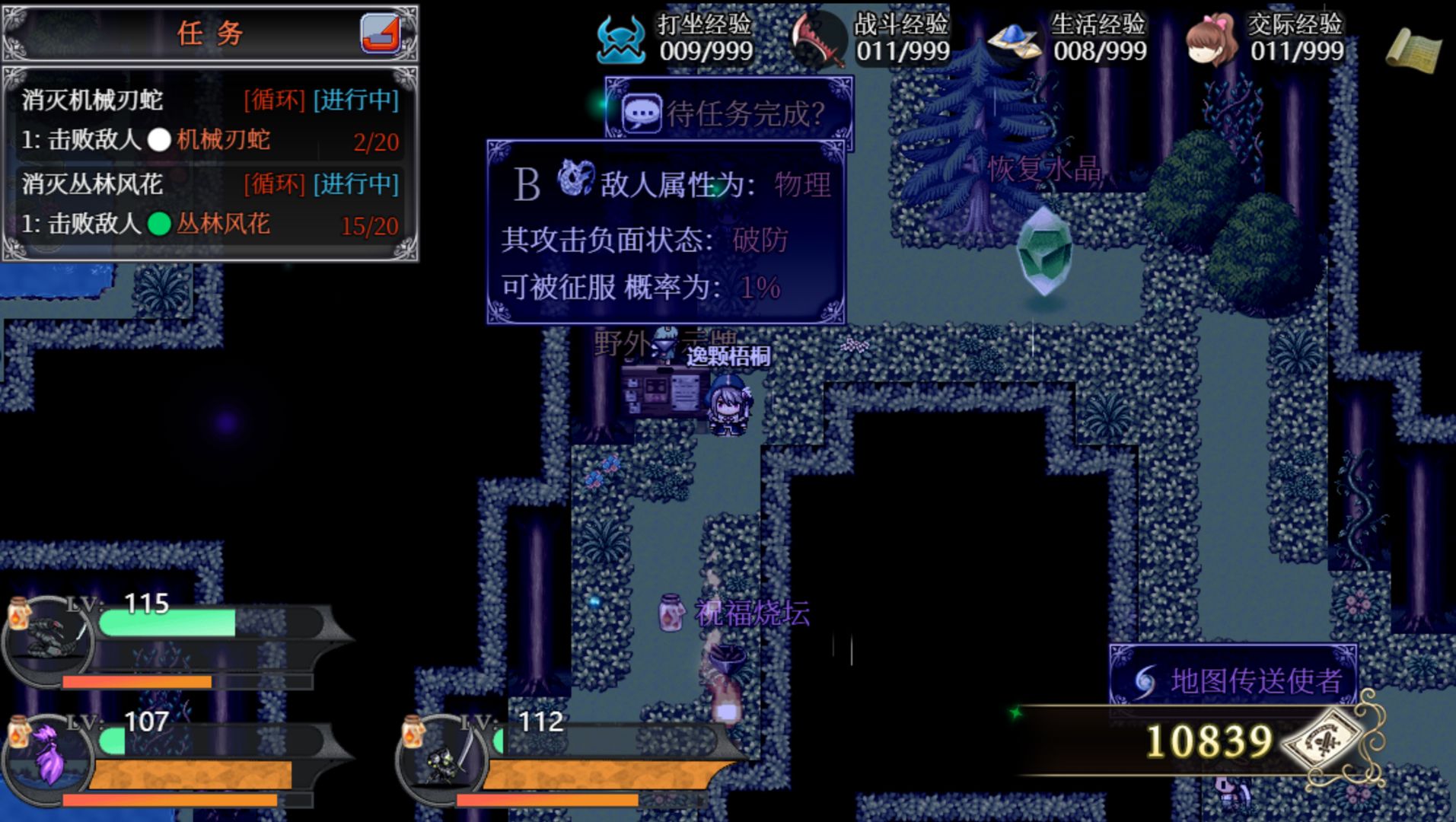The height and width of the screenshot is (822, 1456).
Task: Open the 战斗经验 battle axe icon
Action: [818, 39]
